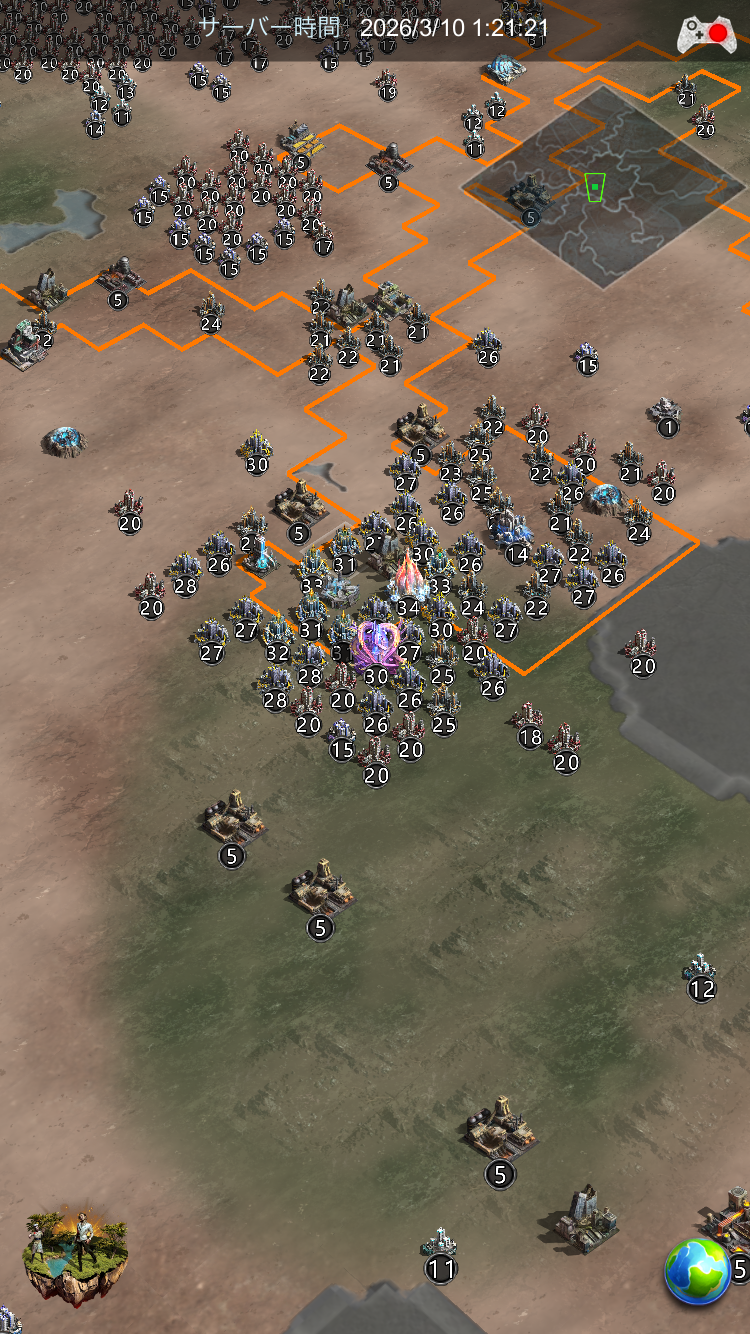Open the diamond-shaped minimap overlay
The image size is (750, 1334).
pos(603,187)
